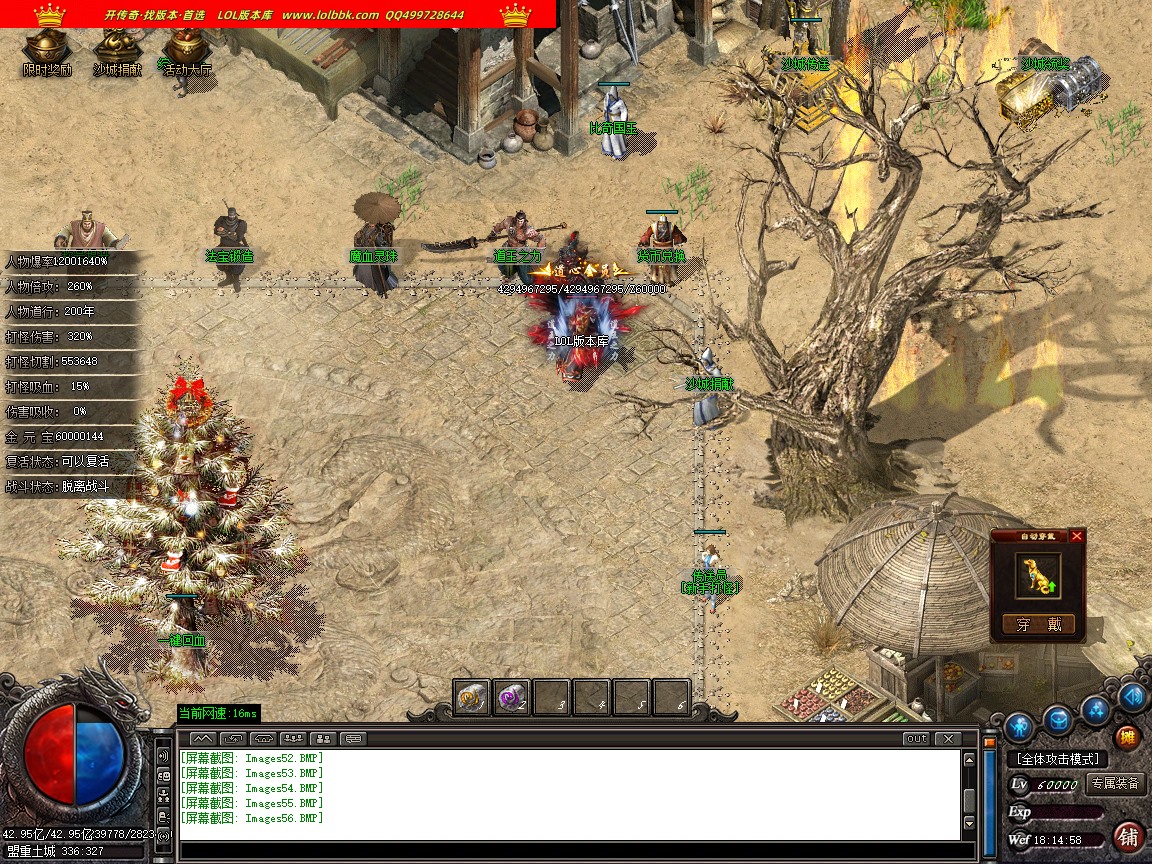This screenshot has height=864, width=1152.
Task: Open the 限时奖励 timed rewards icon
Action: (47, 48)
